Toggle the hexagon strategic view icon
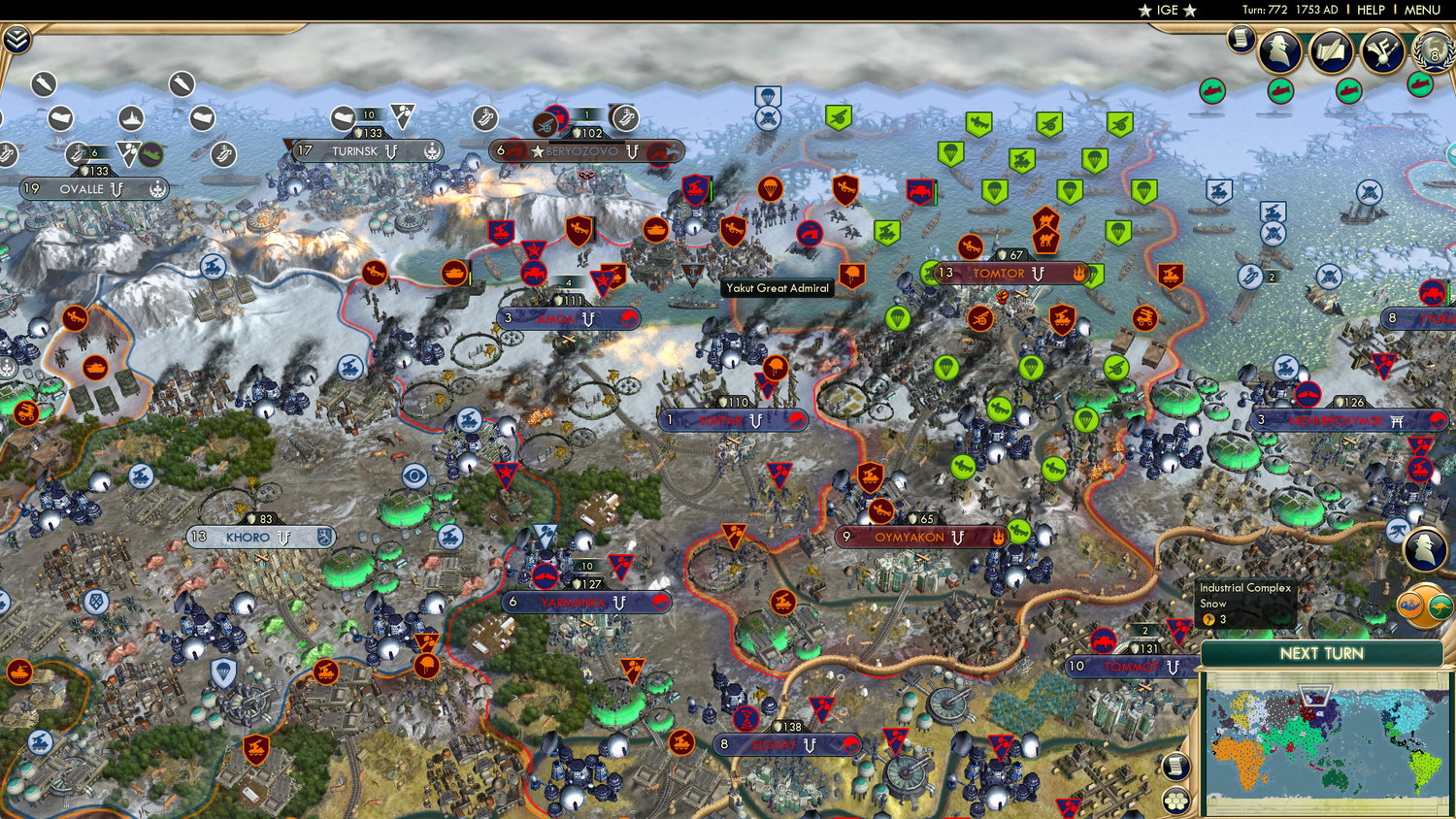Image resolution: width=1456 pixels, height=819 pixels. (1175, 802)
